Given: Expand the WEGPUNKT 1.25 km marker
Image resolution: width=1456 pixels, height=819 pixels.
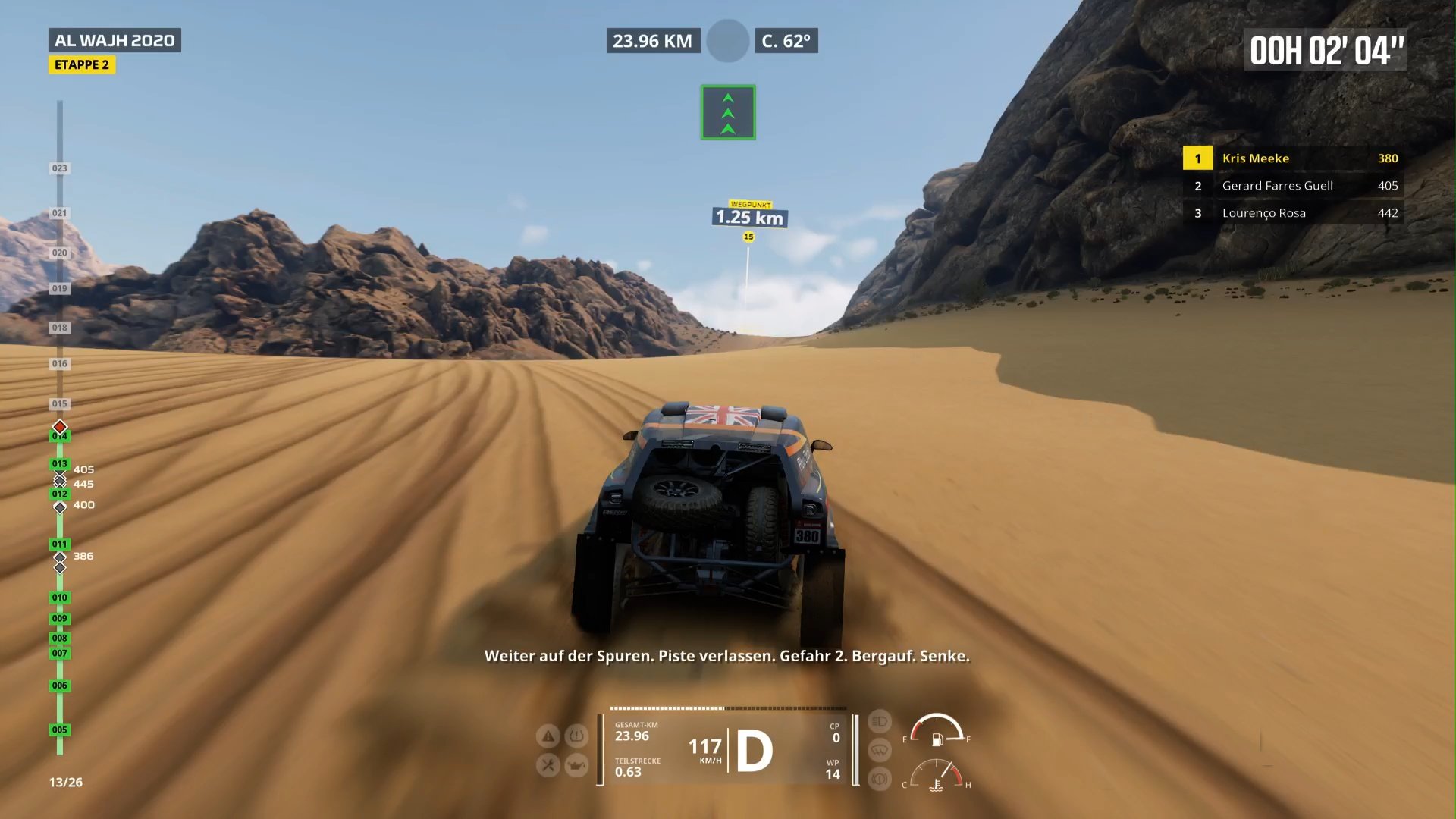Looking at the screenshot, I should [x=749, y=217].
